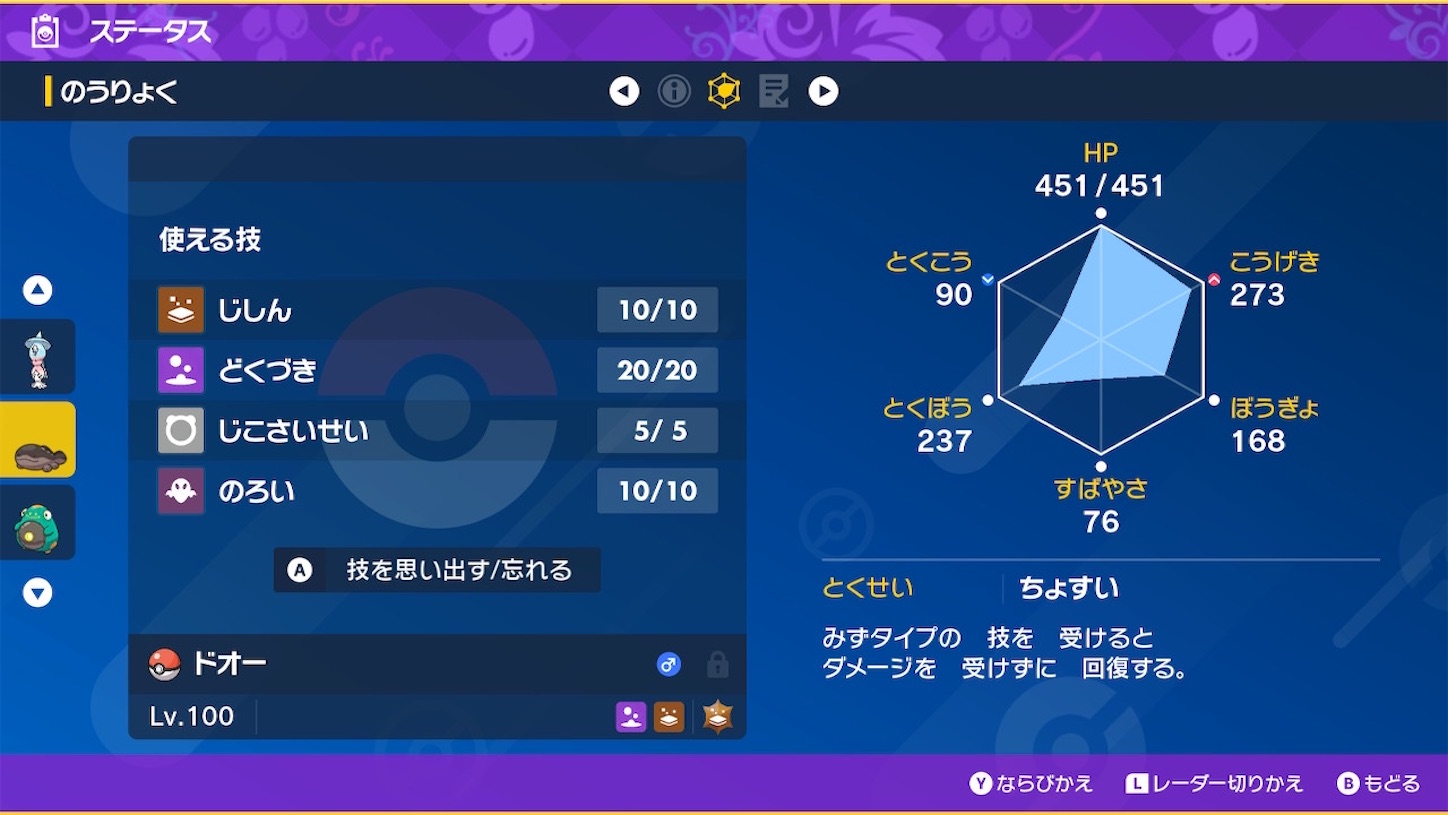1448x815 pixels.
Task: Click the left arrow to previous page
Action: pos(623,90)
